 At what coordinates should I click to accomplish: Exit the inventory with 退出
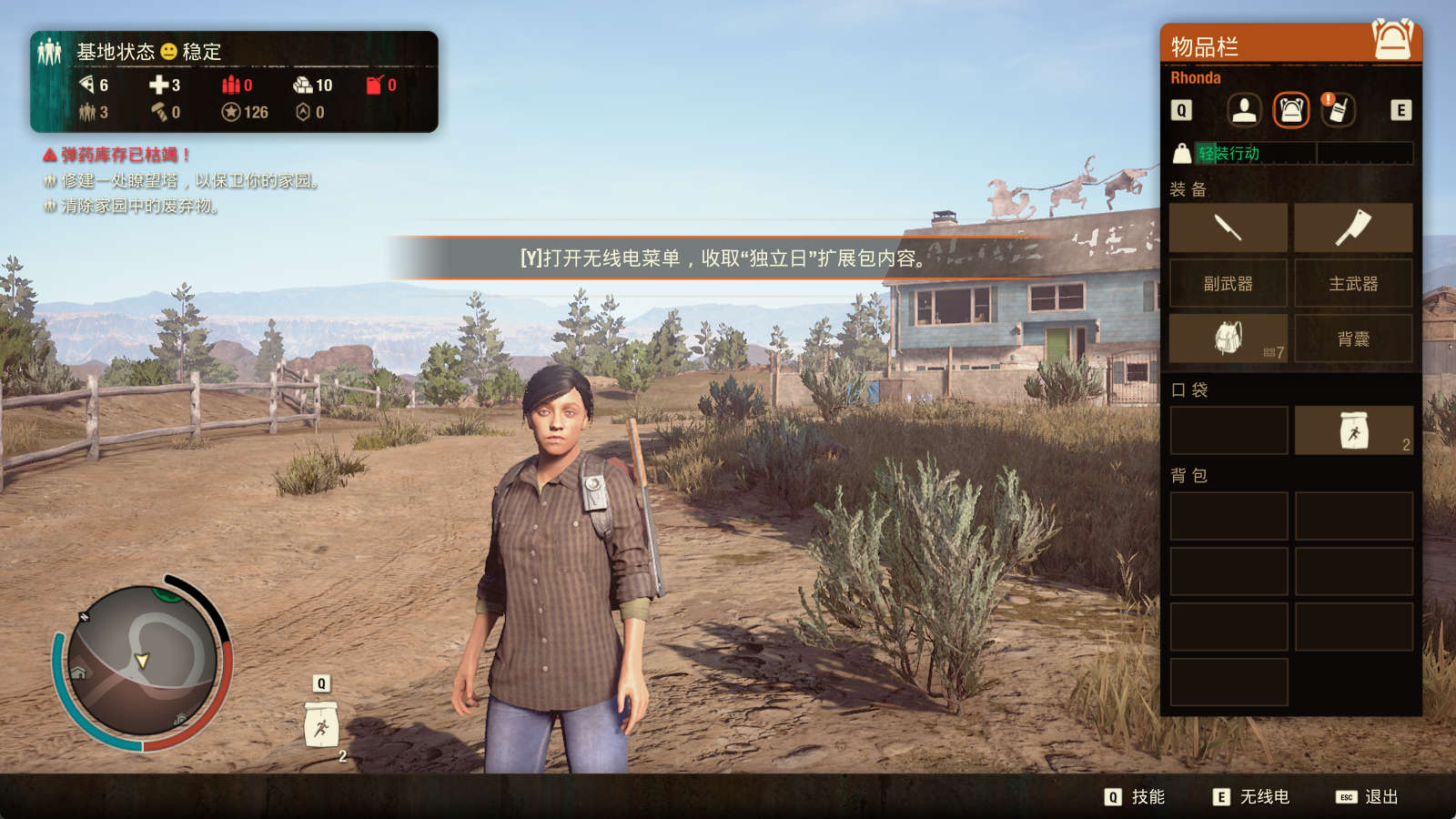coord(1367,797)
